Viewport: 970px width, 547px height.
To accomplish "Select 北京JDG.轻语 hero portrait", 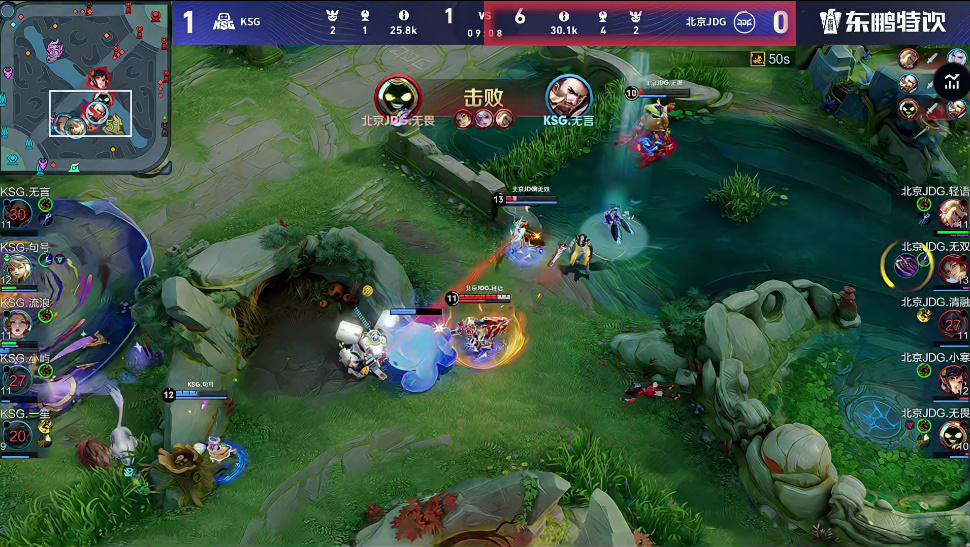I will click(953, 214).
